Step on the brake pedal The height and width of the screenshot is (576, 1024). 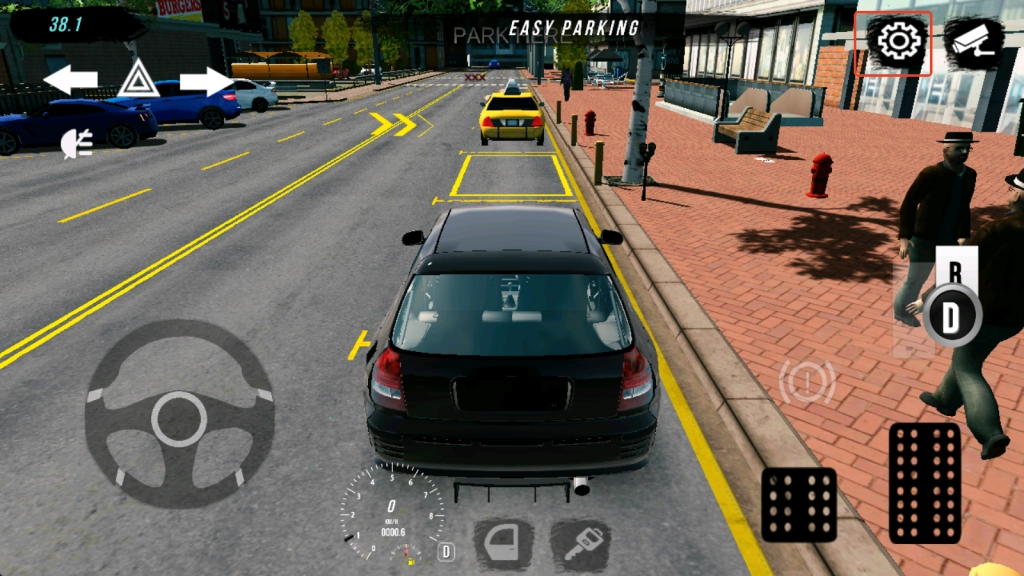click(x=799, y=504)
